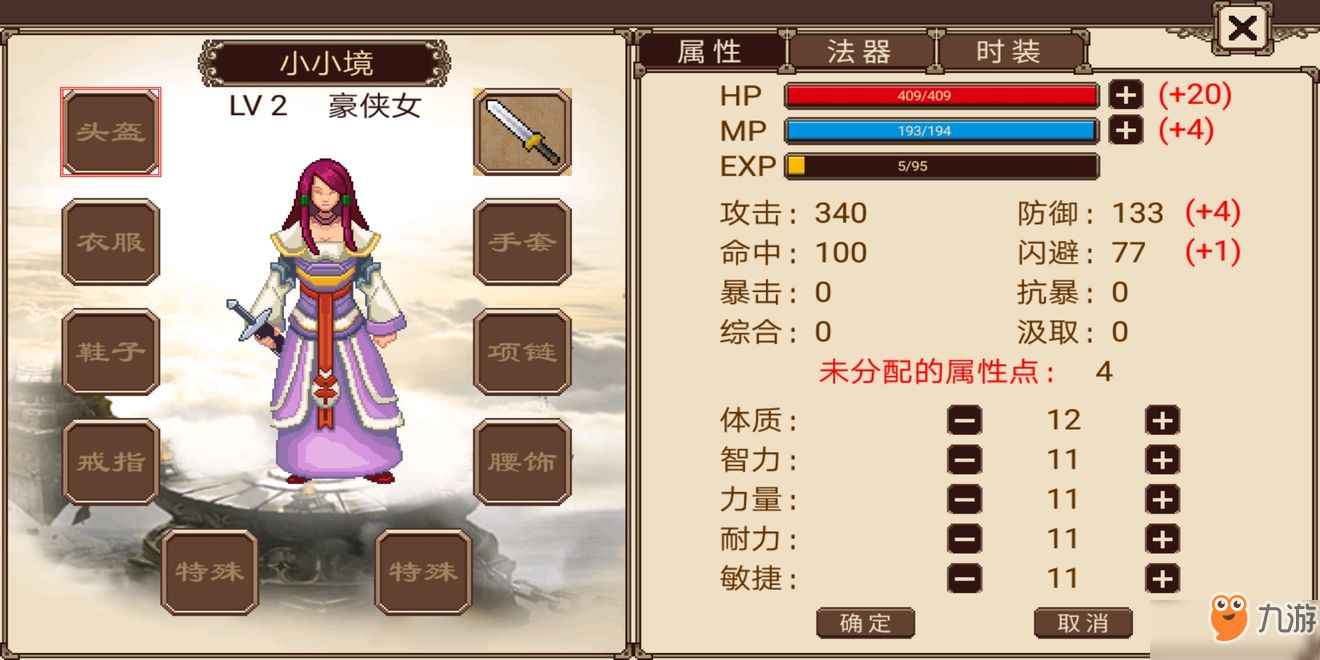Switch to the 法器 tab
Screen dimensions: 1320x660
point(860,52)
